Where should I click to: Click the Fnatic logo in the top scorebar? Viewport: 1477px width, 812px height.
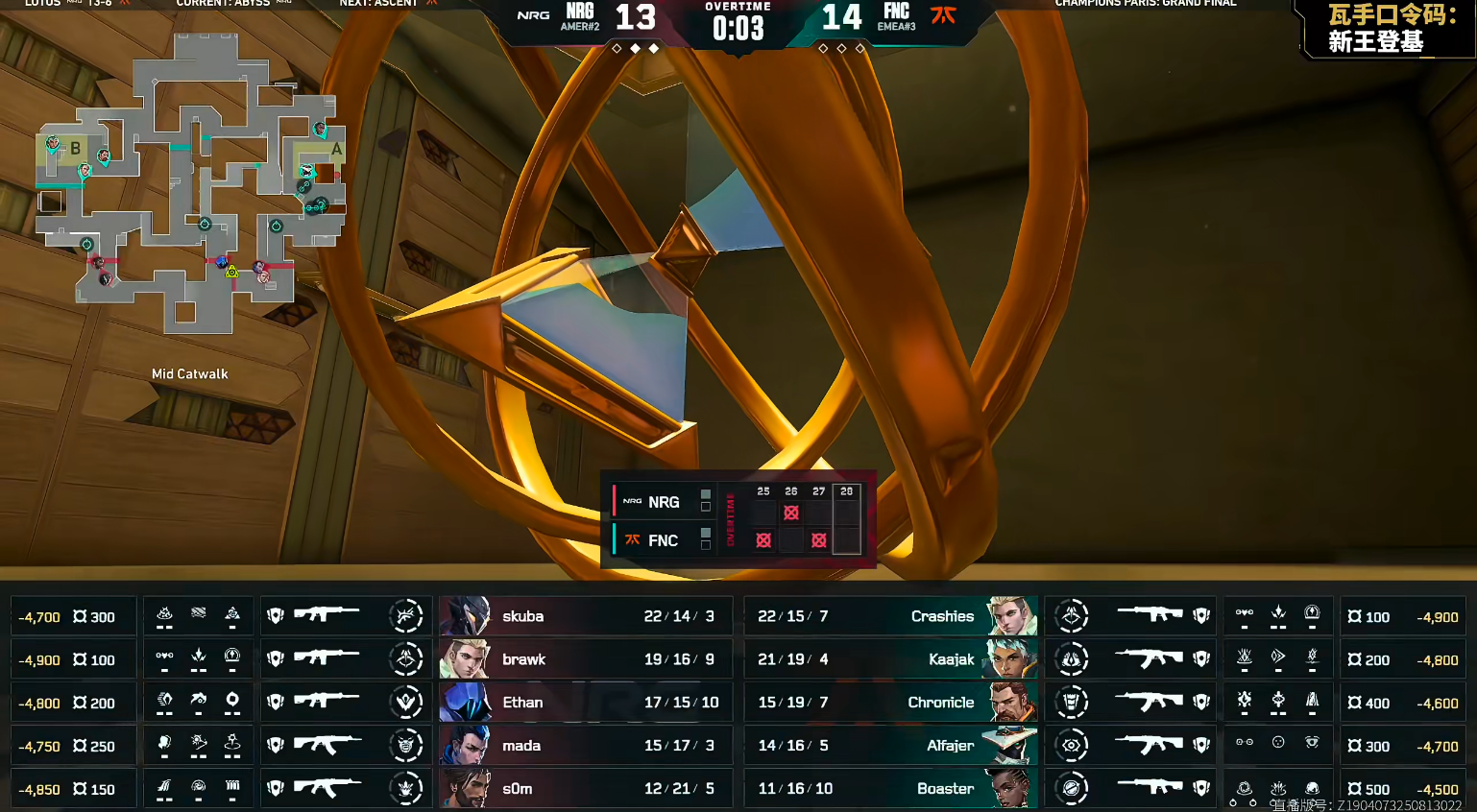[944, 14]
